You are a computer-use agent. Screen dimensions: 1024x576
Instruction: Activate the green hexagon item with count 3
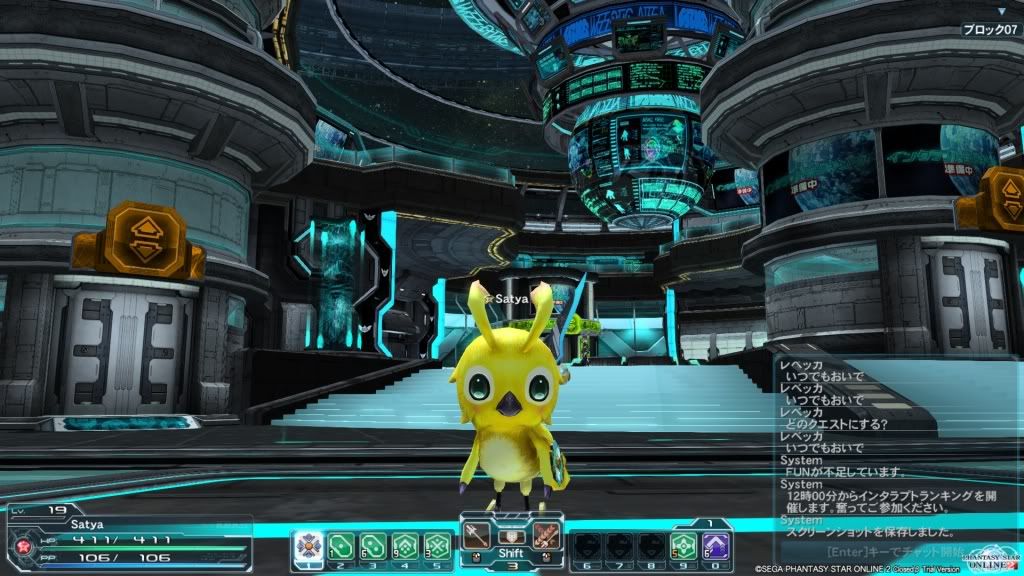coord(437,546)
